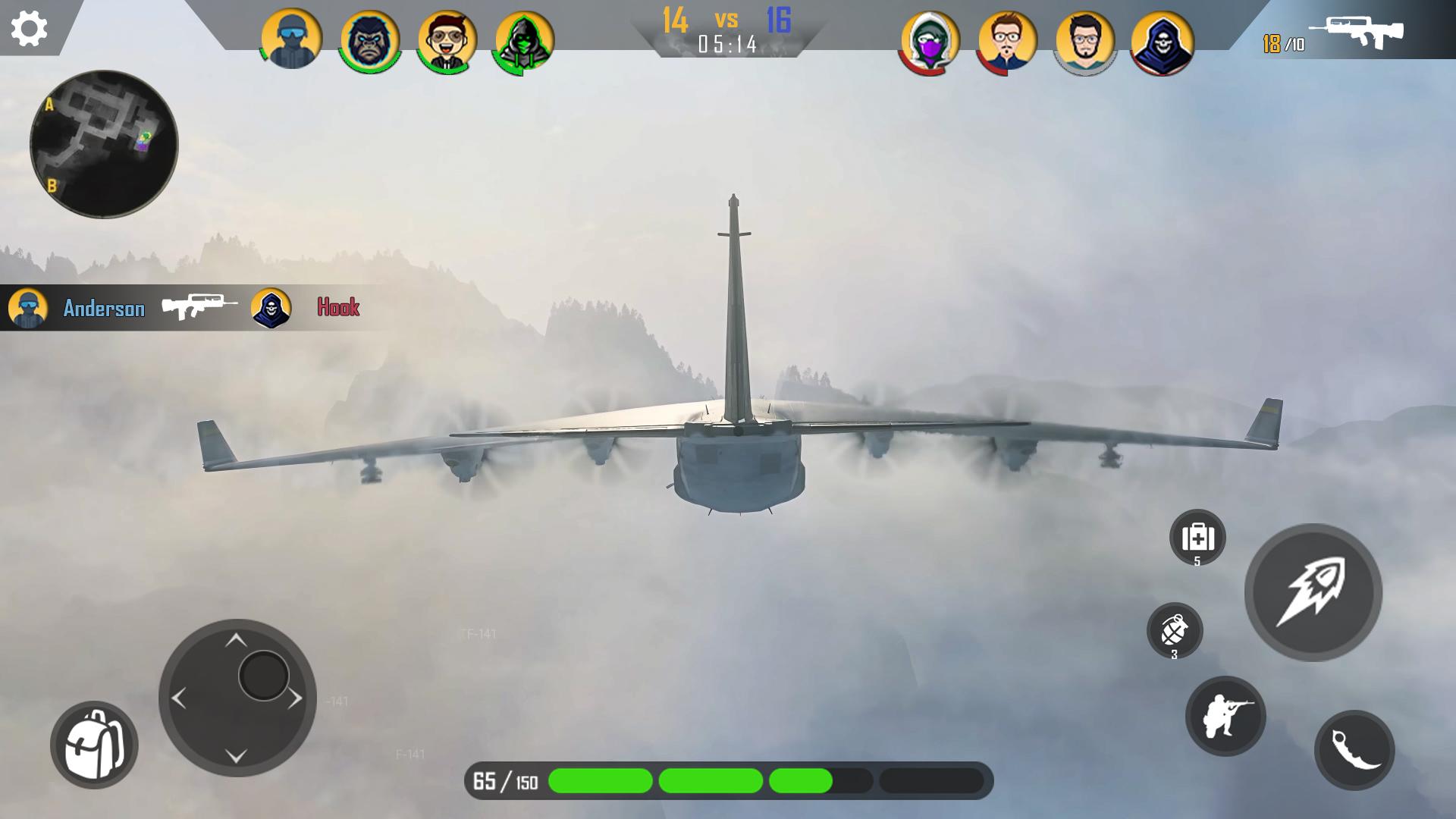Select the gorilla player avatar
The width and height of the screenshot is (1456, 819).
370,39
